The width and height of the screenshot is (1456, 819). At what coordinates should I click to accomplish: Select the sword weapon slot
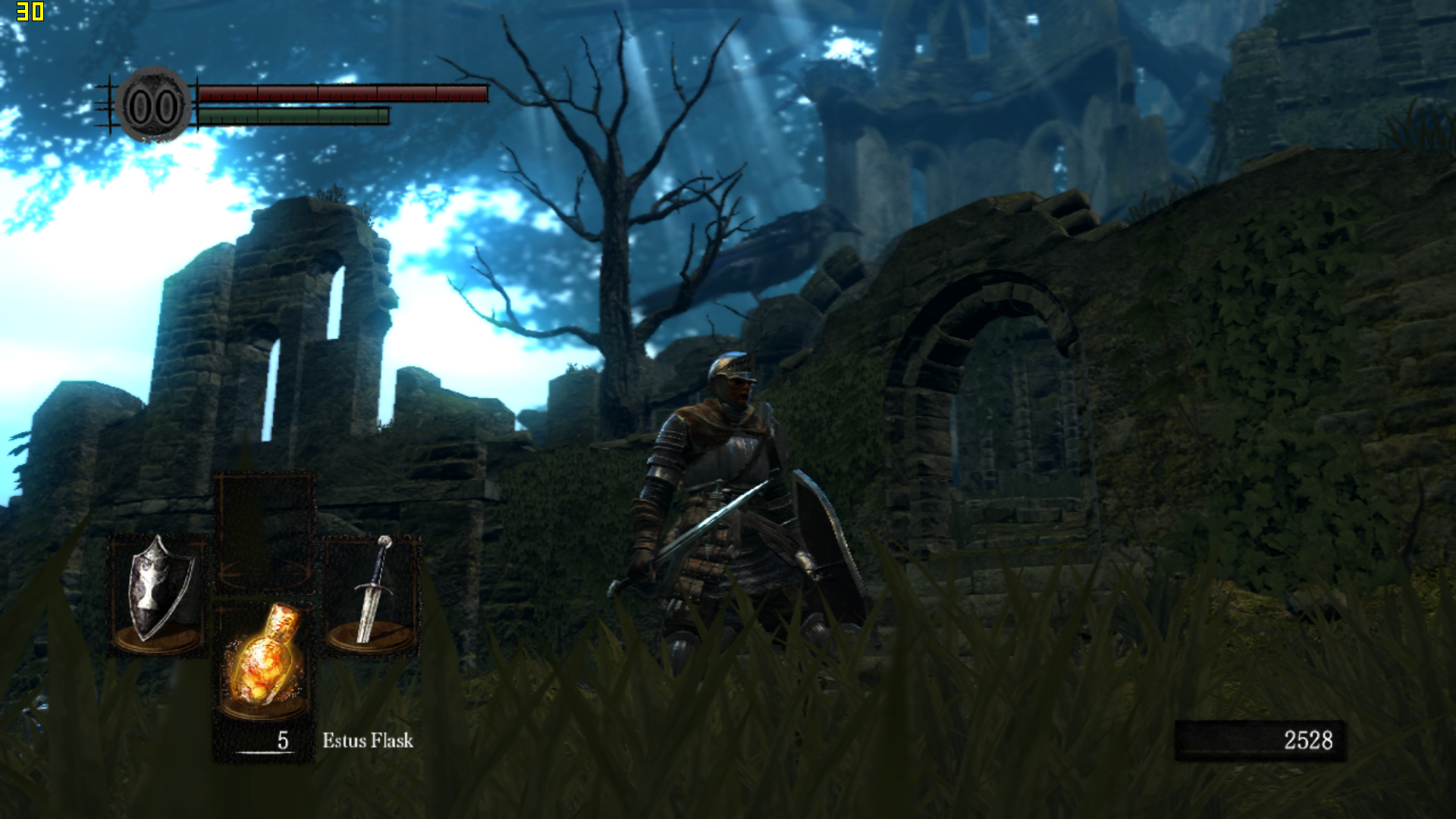(372, 593)
